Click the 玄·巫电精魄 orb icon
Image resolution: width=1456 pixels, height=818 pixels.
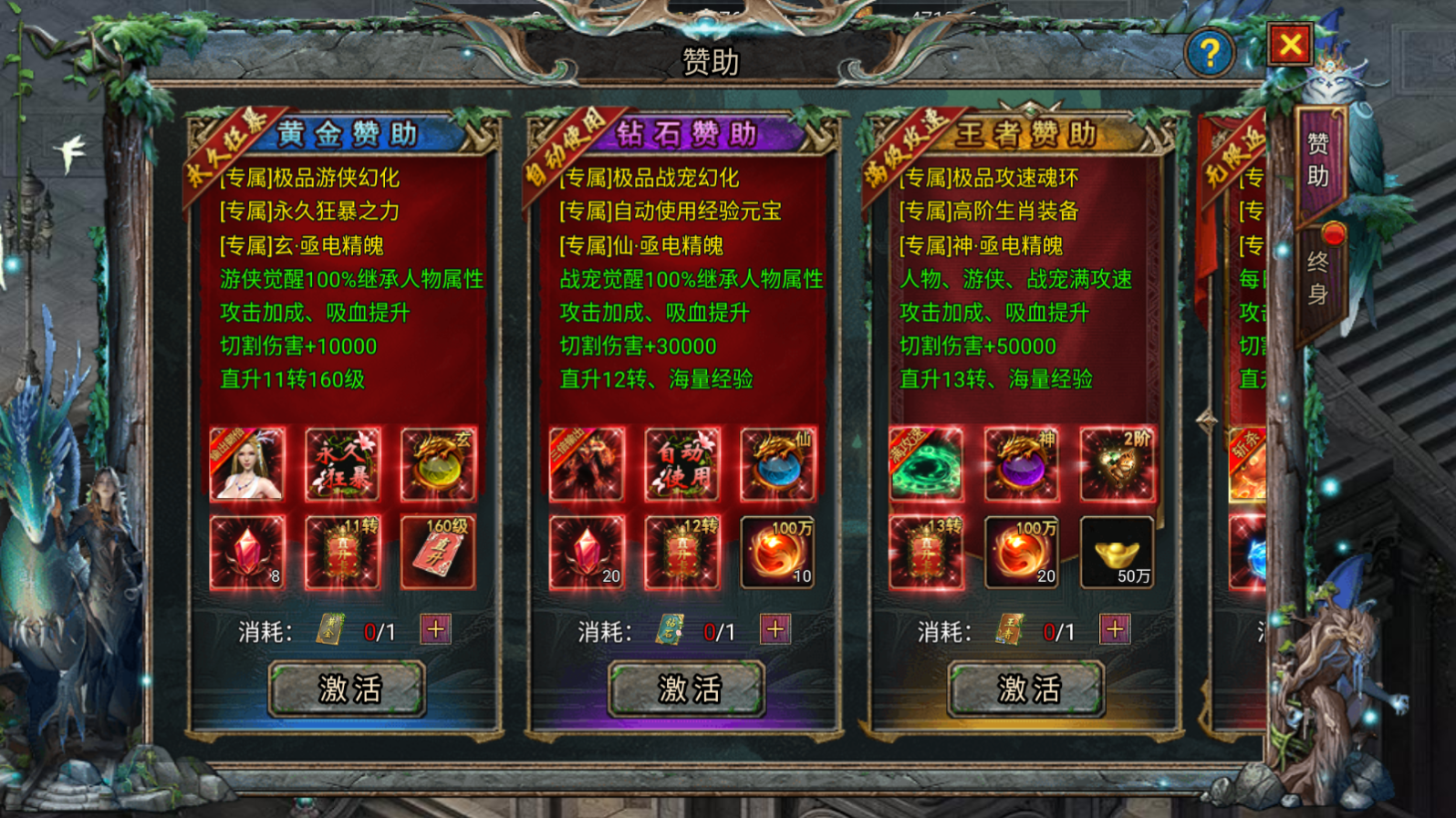438,465
